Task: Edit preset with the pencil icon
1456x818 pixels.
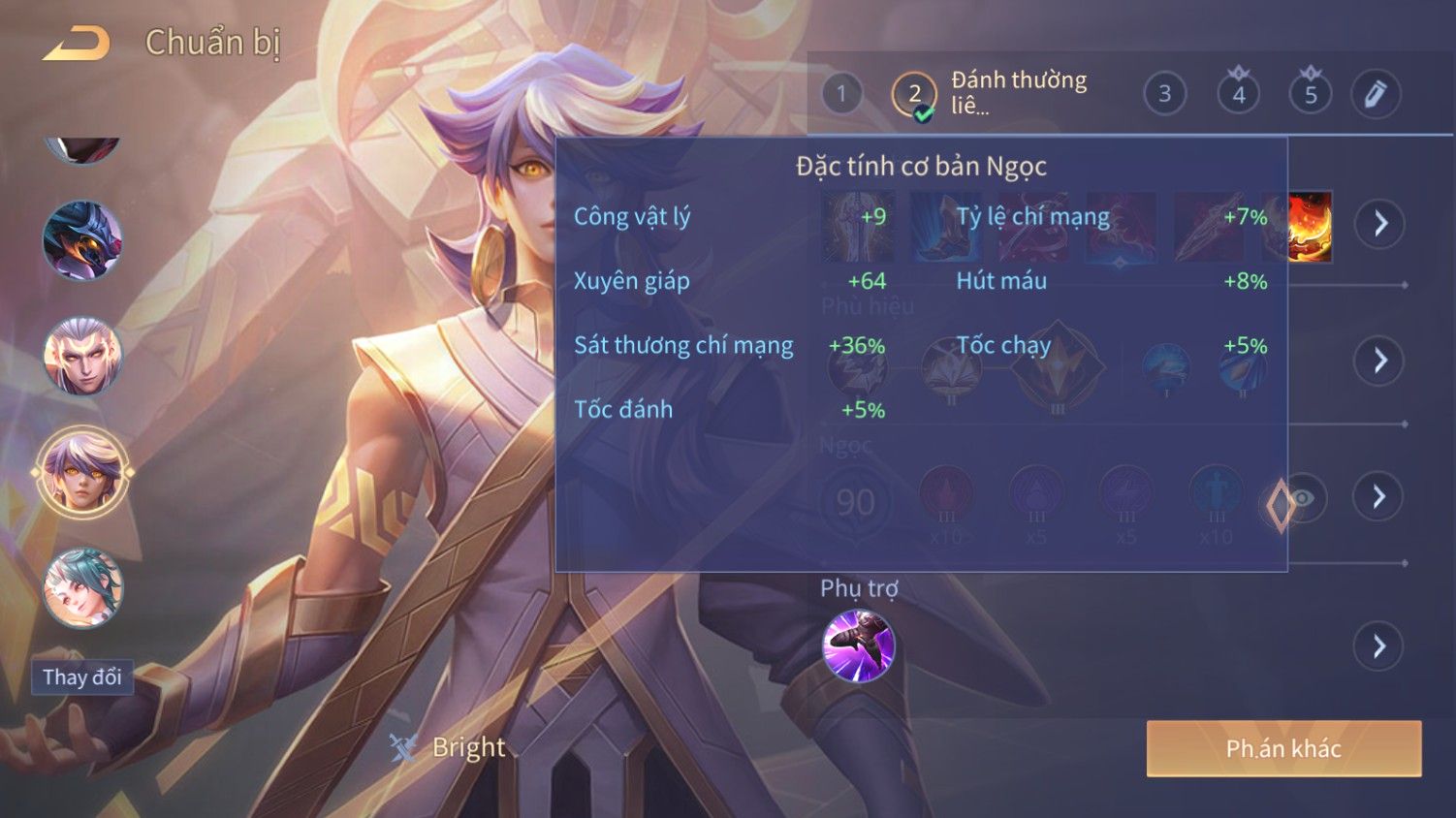Action: (x=1376, y=94)
